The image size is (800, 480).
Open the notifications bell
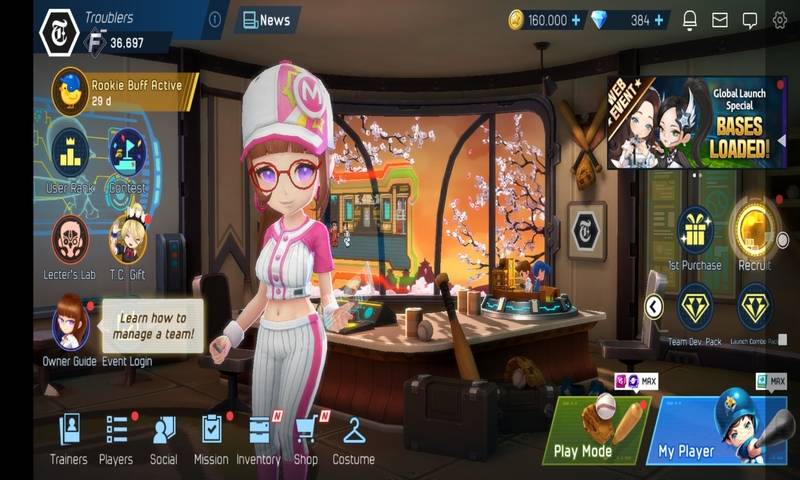point(690,20)
